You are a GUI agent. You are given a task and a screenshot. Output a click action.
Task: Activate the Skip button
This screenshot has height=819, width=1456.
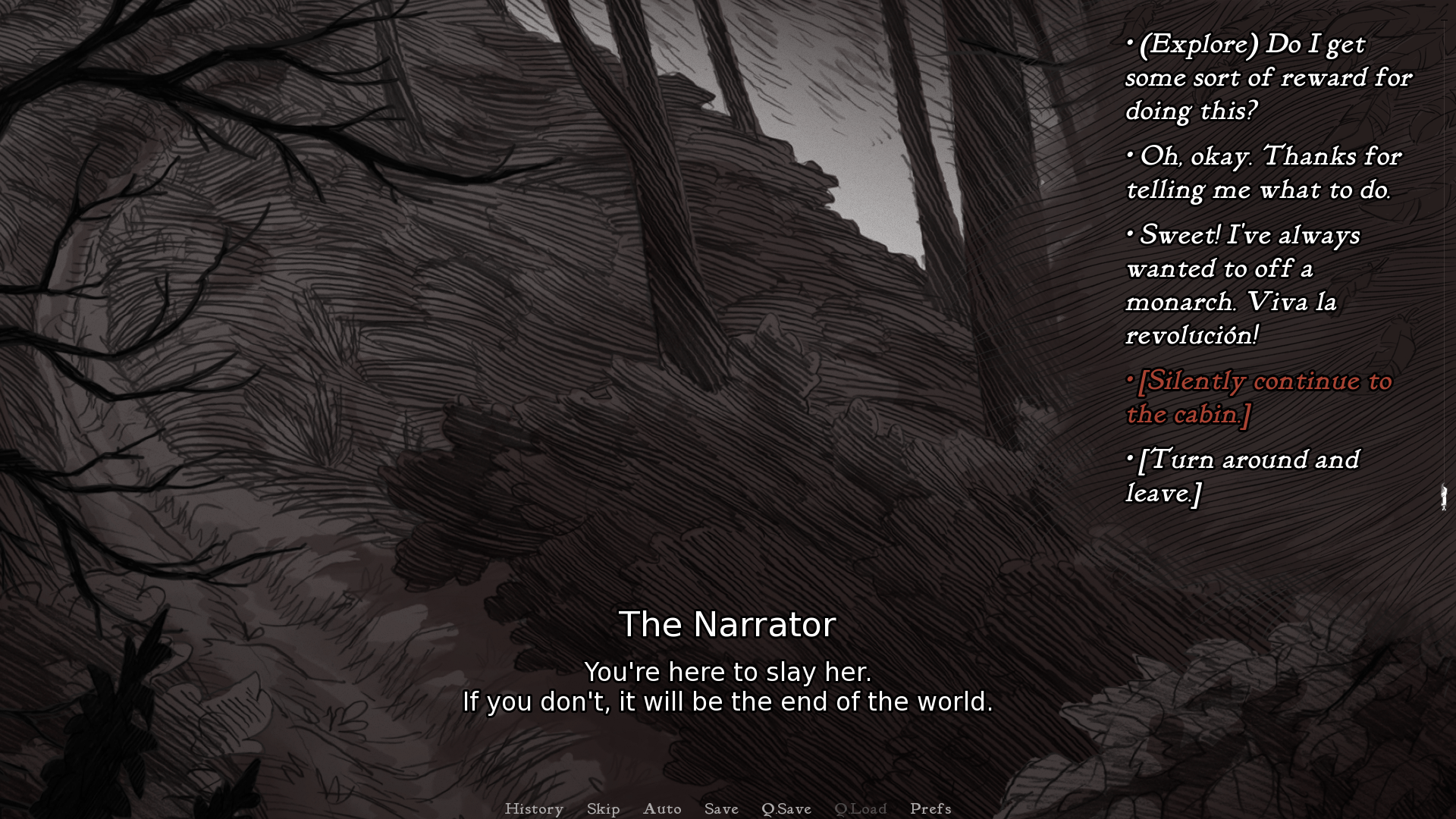pyautogui.click(x=603, y=808)
